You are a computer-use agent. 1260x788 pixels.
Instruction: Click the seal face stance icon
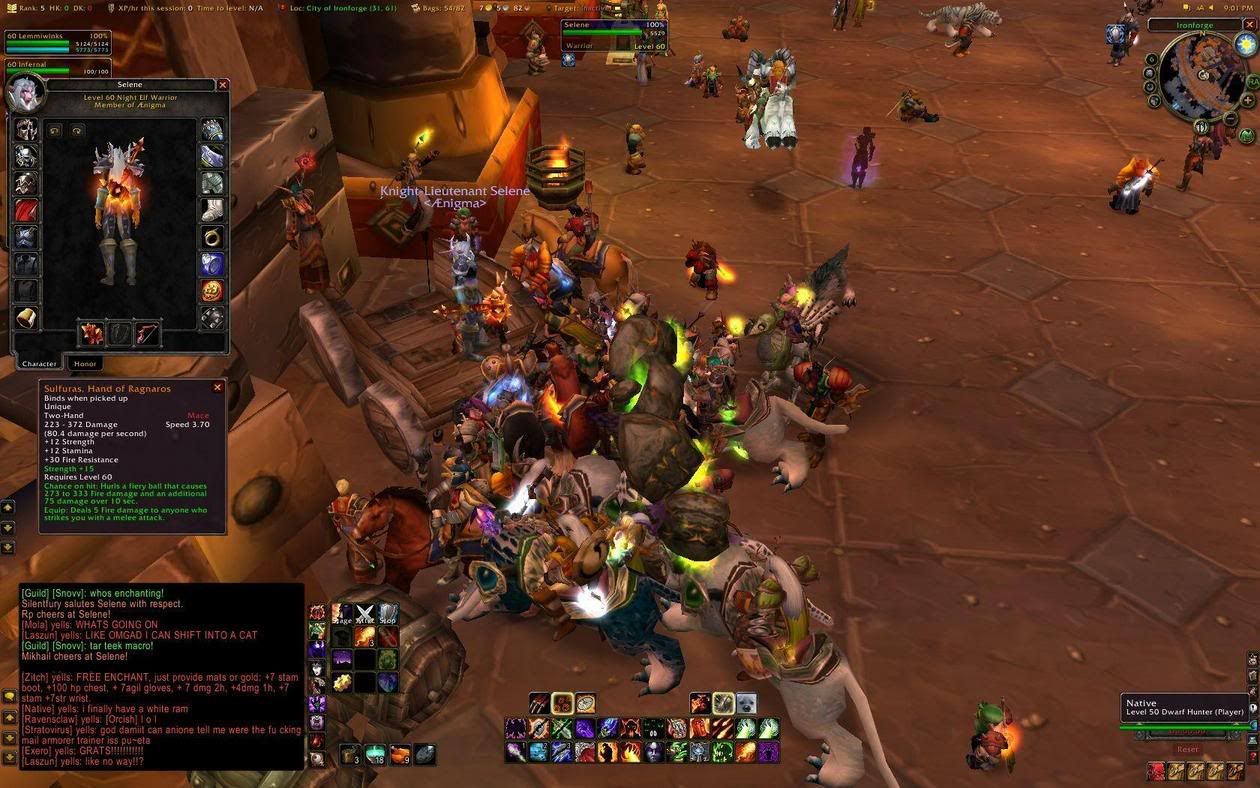click(746, 703)
